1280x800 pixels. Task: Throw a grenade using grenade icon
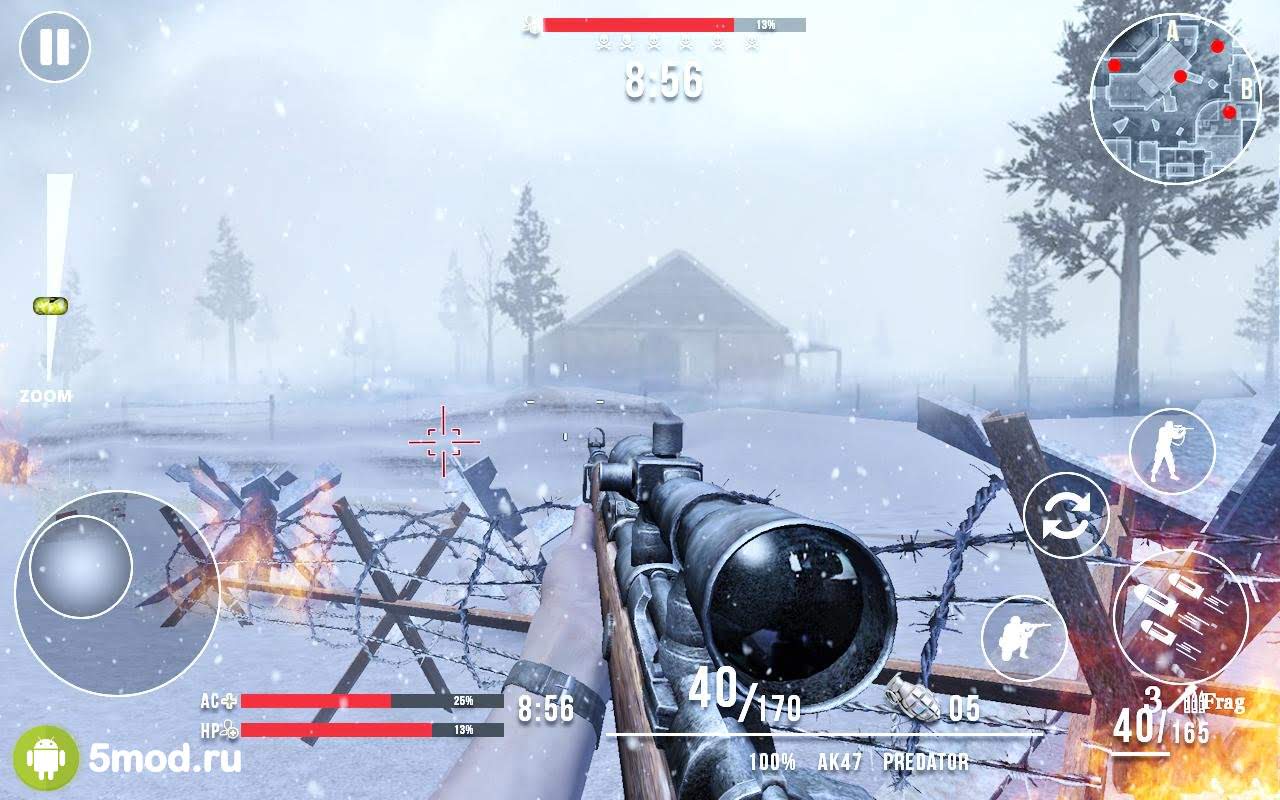[x=912, y=700]
